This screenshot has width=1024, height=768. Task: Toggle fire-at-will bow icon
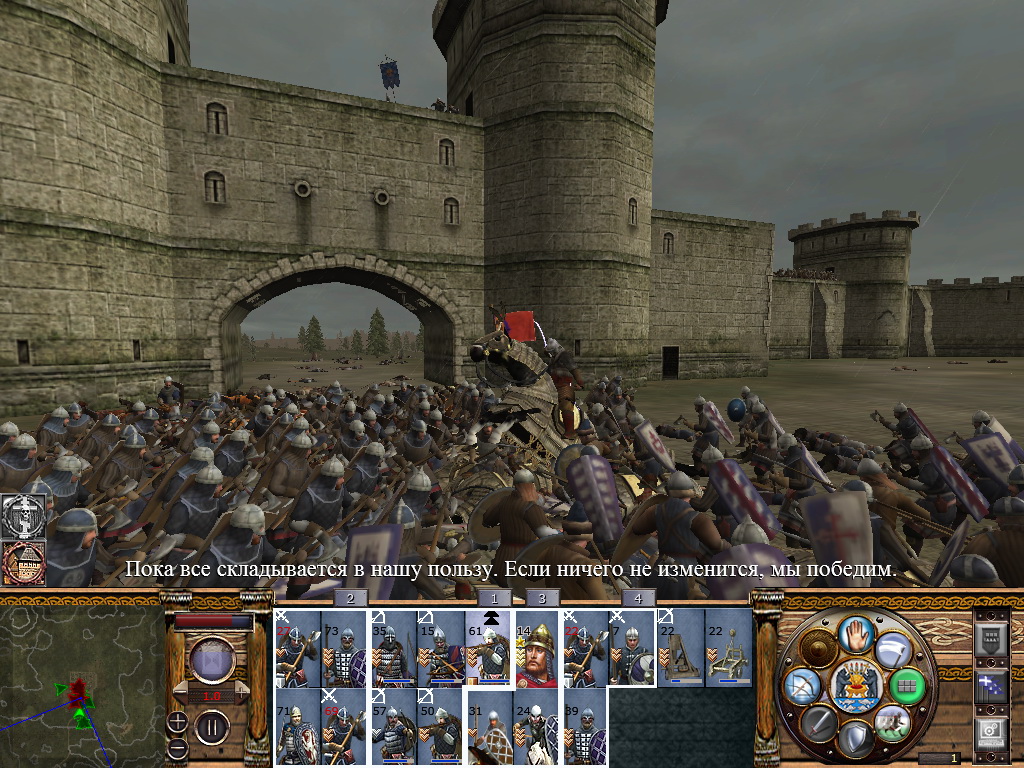800,686
